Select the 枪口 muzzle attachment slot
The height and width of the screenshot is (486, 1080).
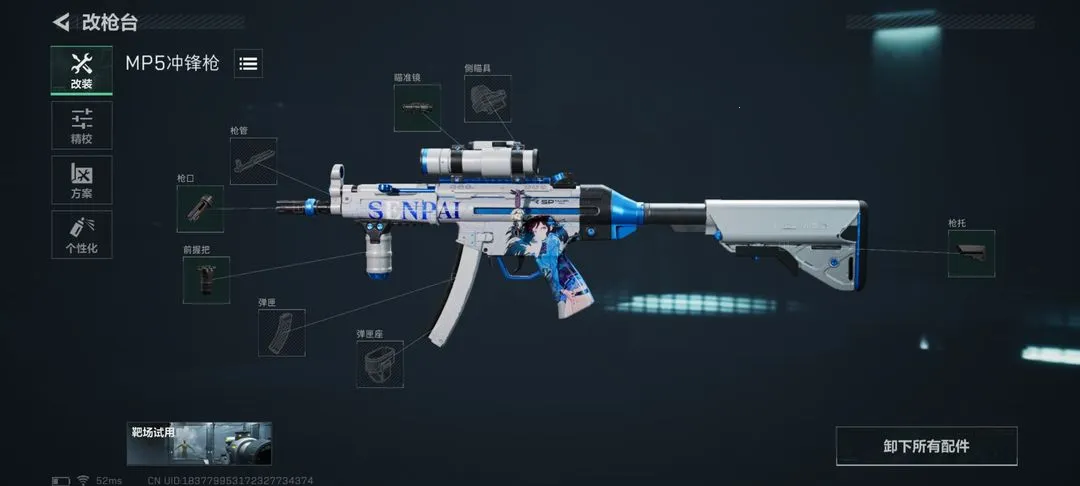pyautogui.click(x=200, y=208)
